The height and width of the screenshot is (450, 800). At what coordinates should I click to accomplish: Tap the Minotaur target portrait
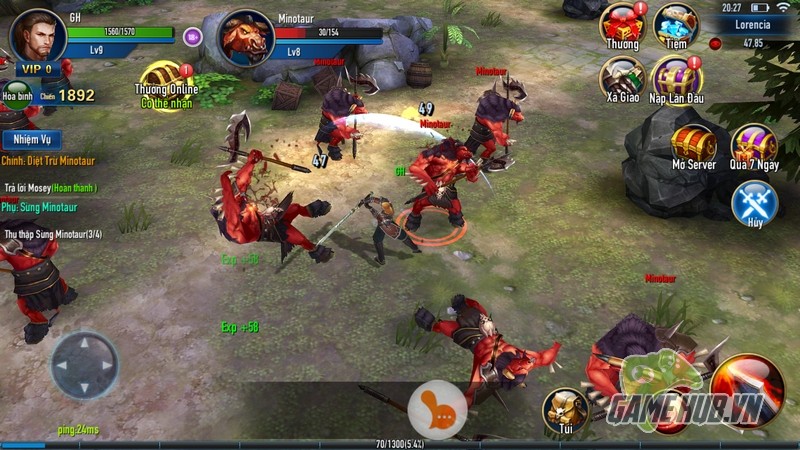coord(245,39)
